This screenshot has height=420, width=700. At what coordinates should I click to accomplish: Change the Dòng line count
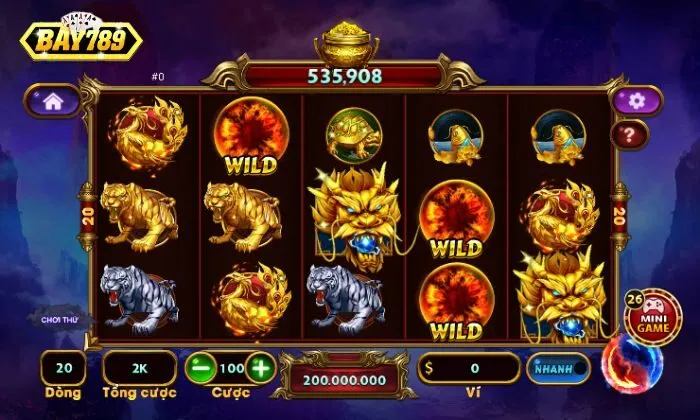pos(63,368)
